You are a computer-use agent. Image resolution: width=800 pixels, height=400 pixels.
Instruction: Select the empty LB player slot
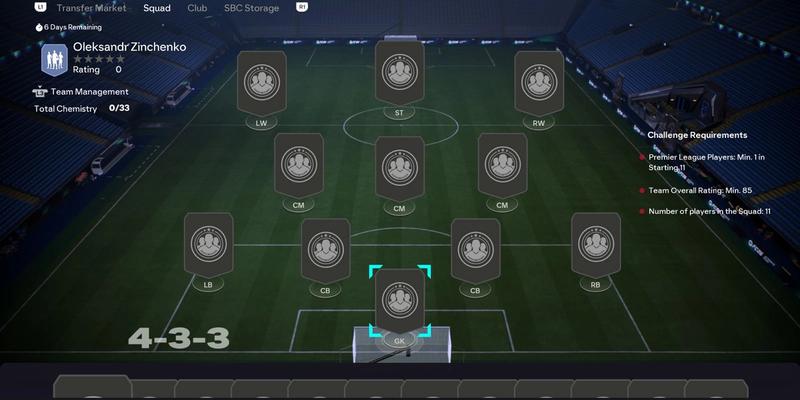[x=209, y=244]
